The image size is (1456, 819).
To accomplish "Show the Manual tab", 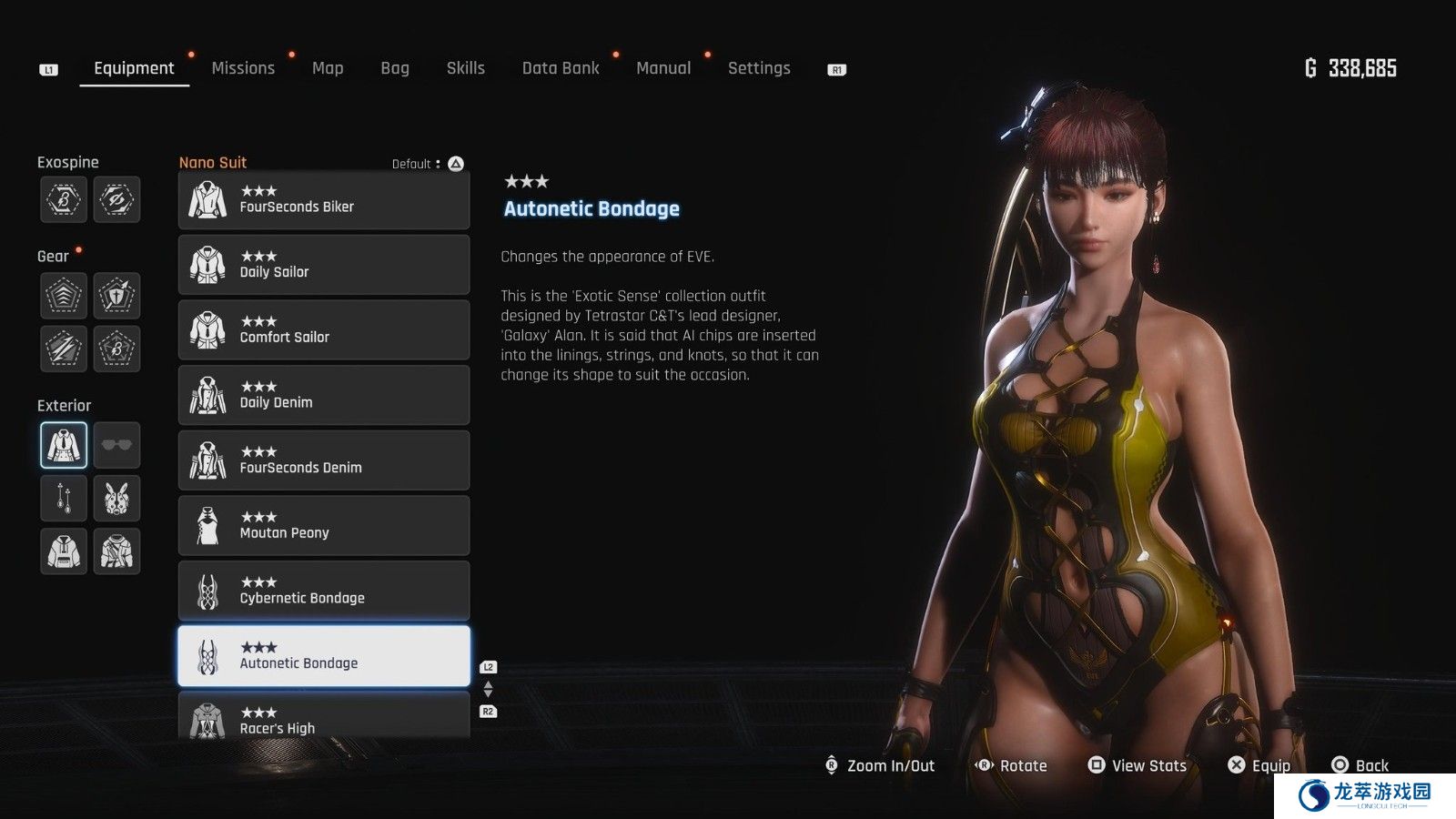I will coord(663,68).
